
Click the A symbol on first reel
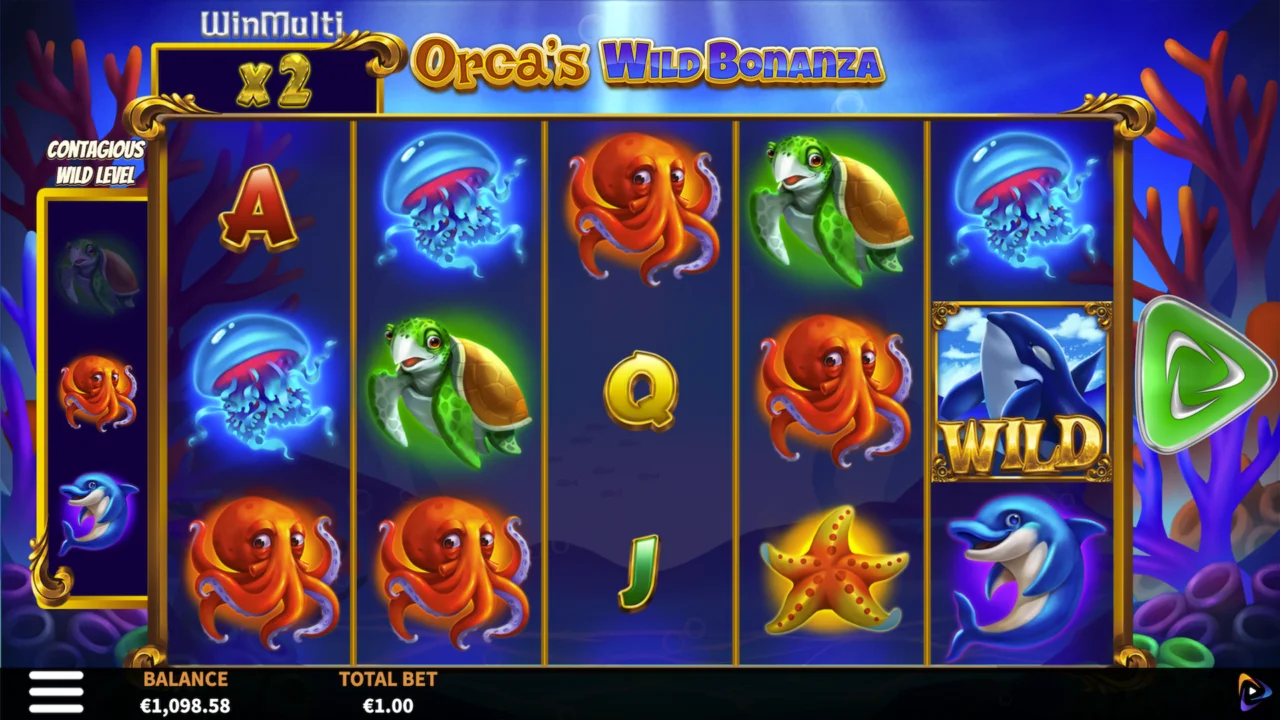click(x=255, y=213)
